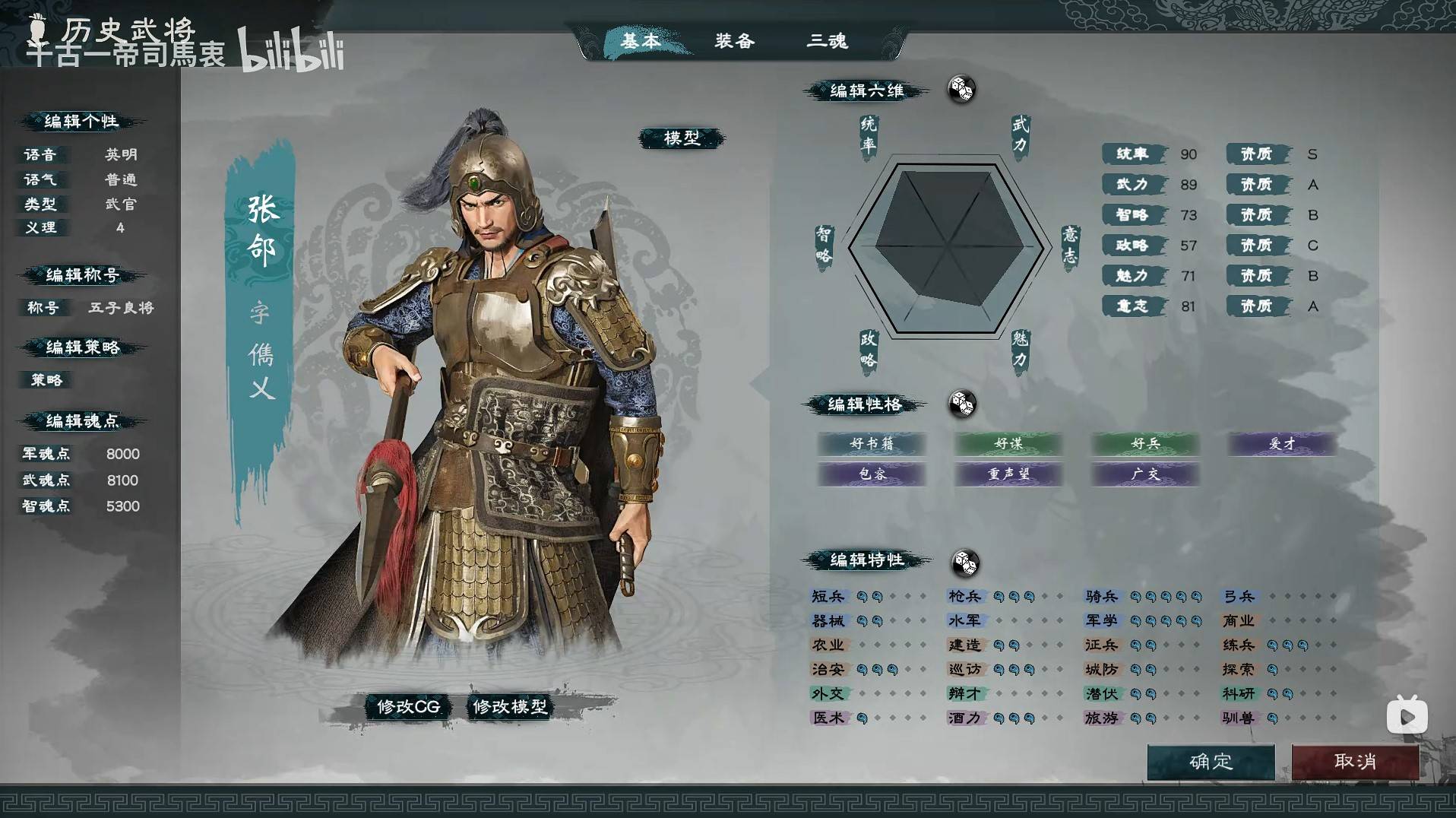1456x818 pixels.
Task: Toggle the 包容 personality trait
Action: pos(872,474)
